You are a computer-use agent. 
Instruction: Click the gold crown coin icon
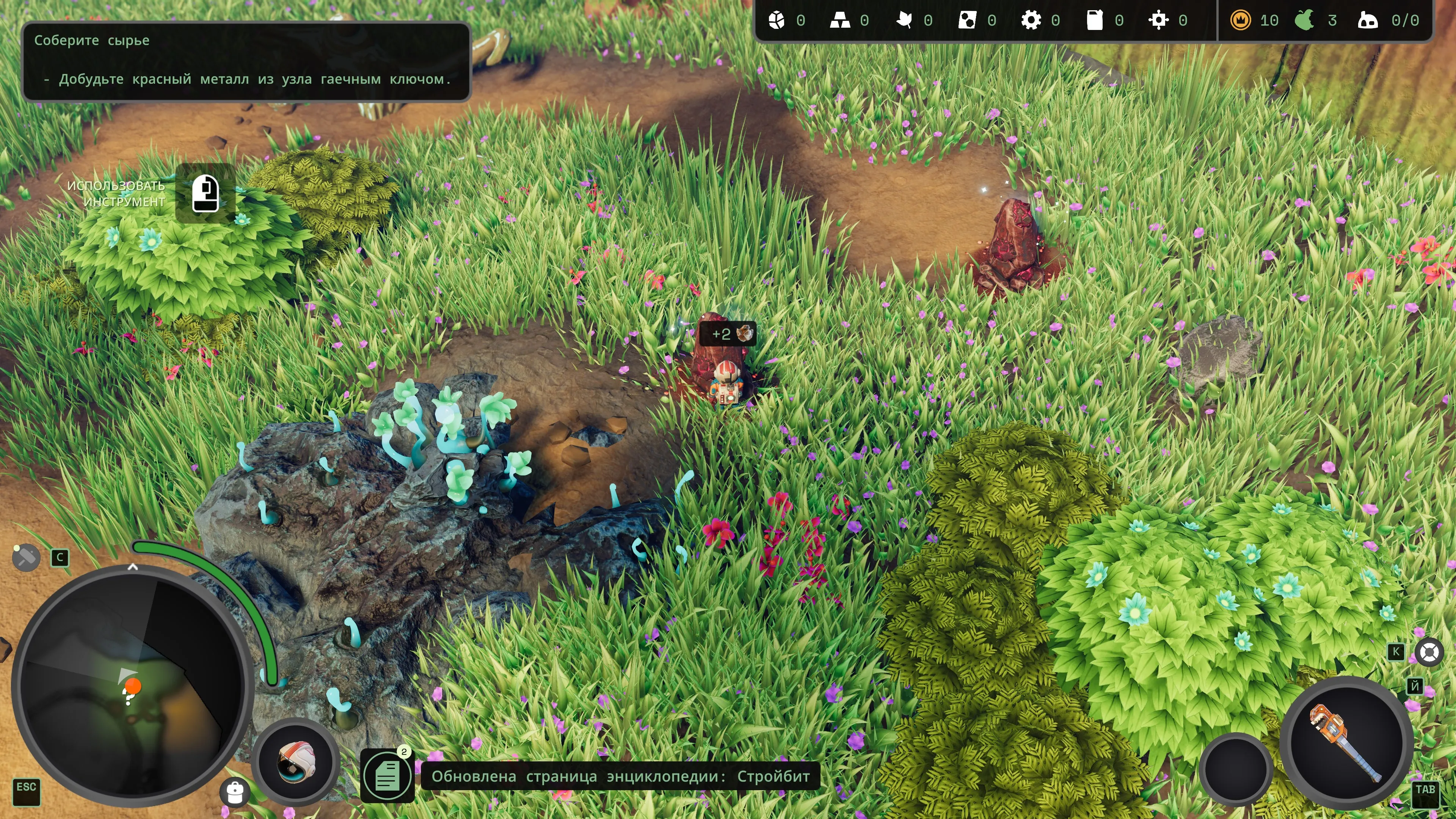[1240, 21]
